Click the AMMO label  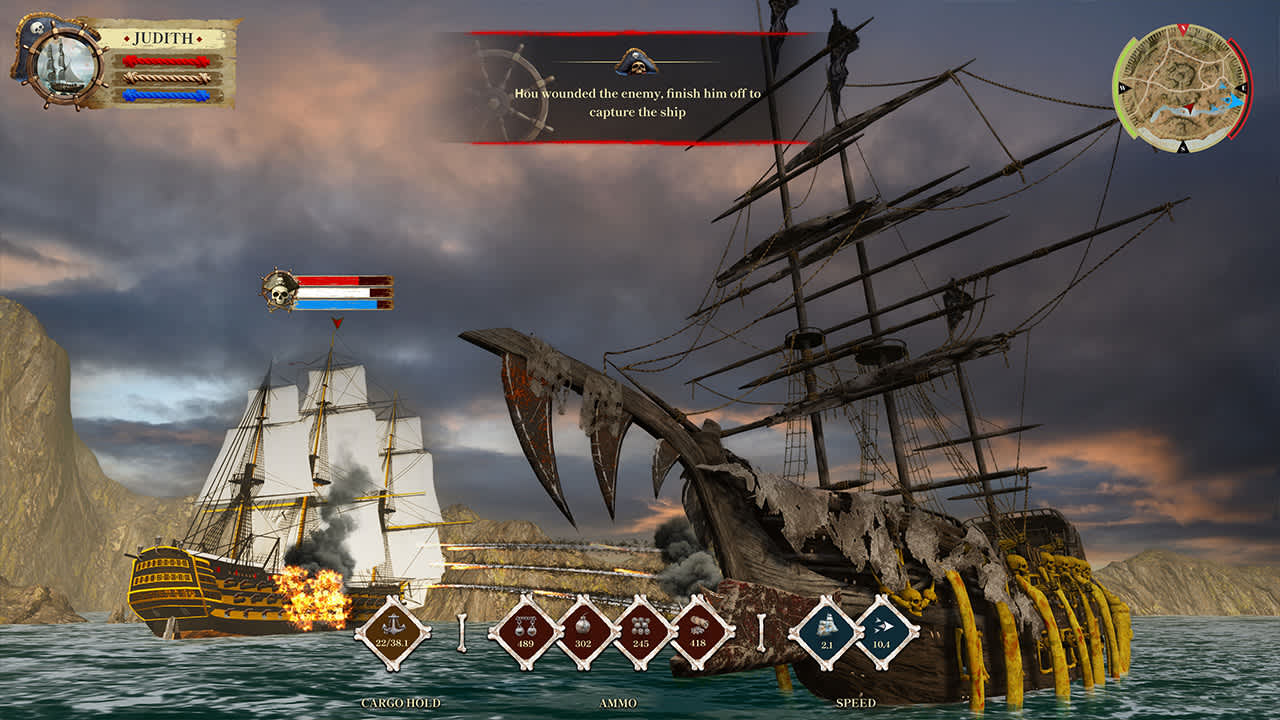click(x=621, y=705)
